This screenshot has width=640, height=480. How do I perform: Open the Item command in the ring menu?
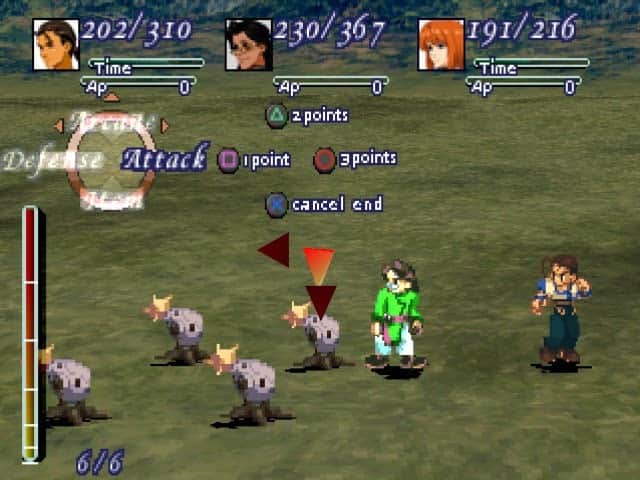click(110, 200)
